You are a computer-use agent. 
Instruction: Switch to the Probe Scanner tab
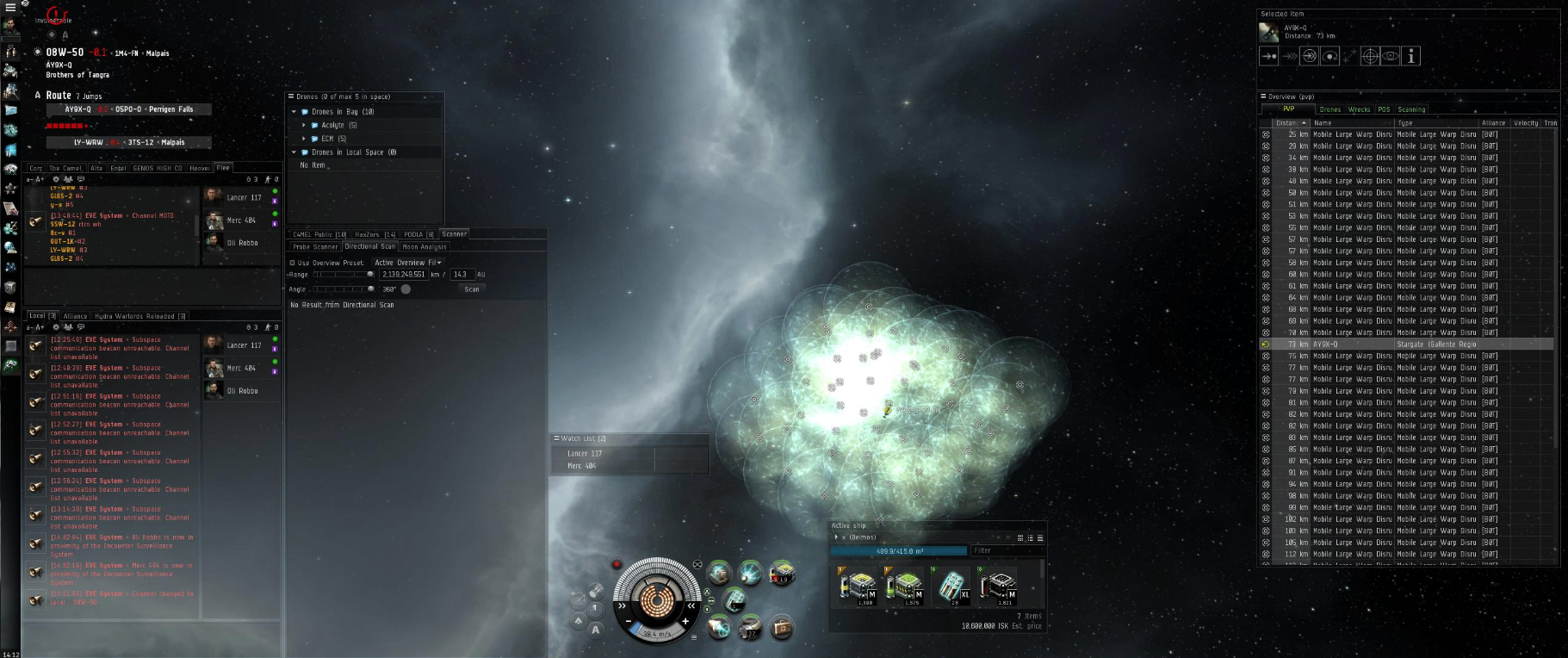click(315, 247)
